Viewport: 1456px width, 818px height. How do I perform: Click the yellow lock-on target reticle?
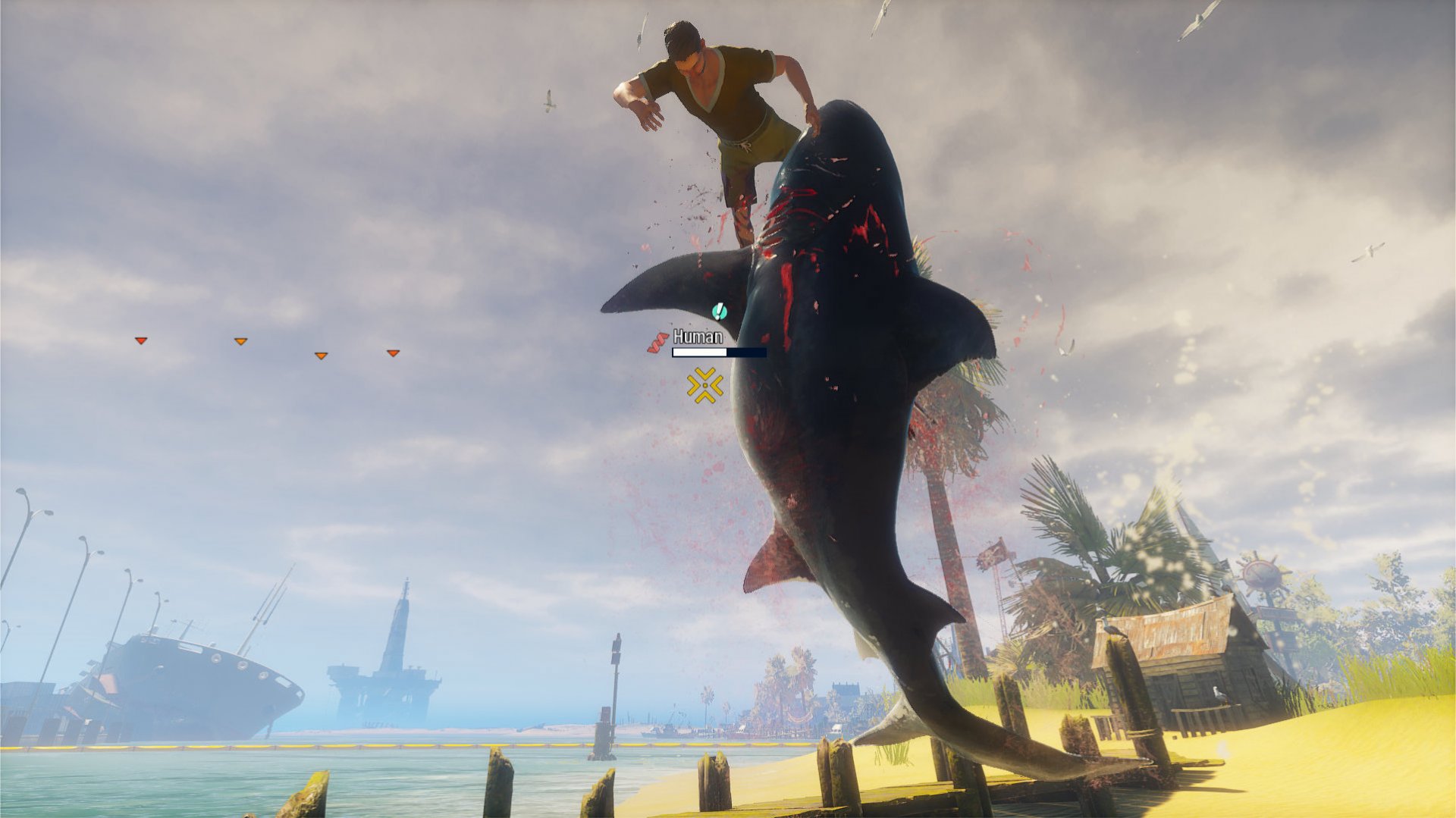click(705, 387)
